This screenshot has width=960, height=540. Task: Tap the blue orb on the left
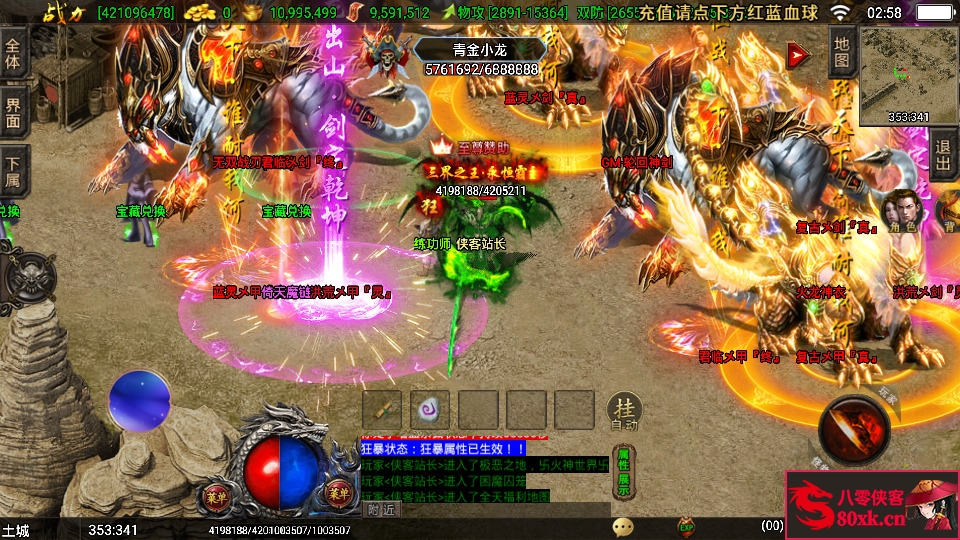[140, 401]
